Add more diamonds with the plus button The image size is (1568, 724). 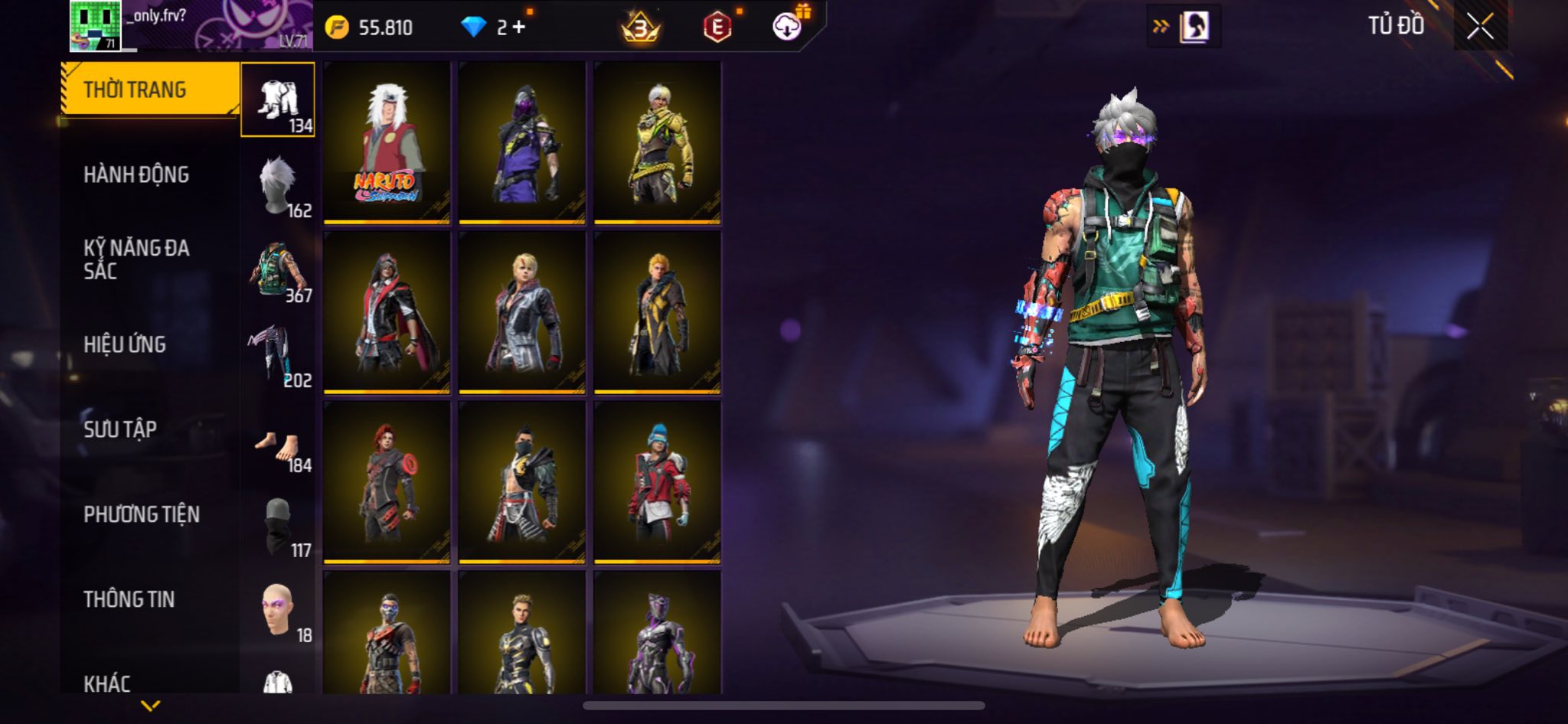tap(520, 28)
